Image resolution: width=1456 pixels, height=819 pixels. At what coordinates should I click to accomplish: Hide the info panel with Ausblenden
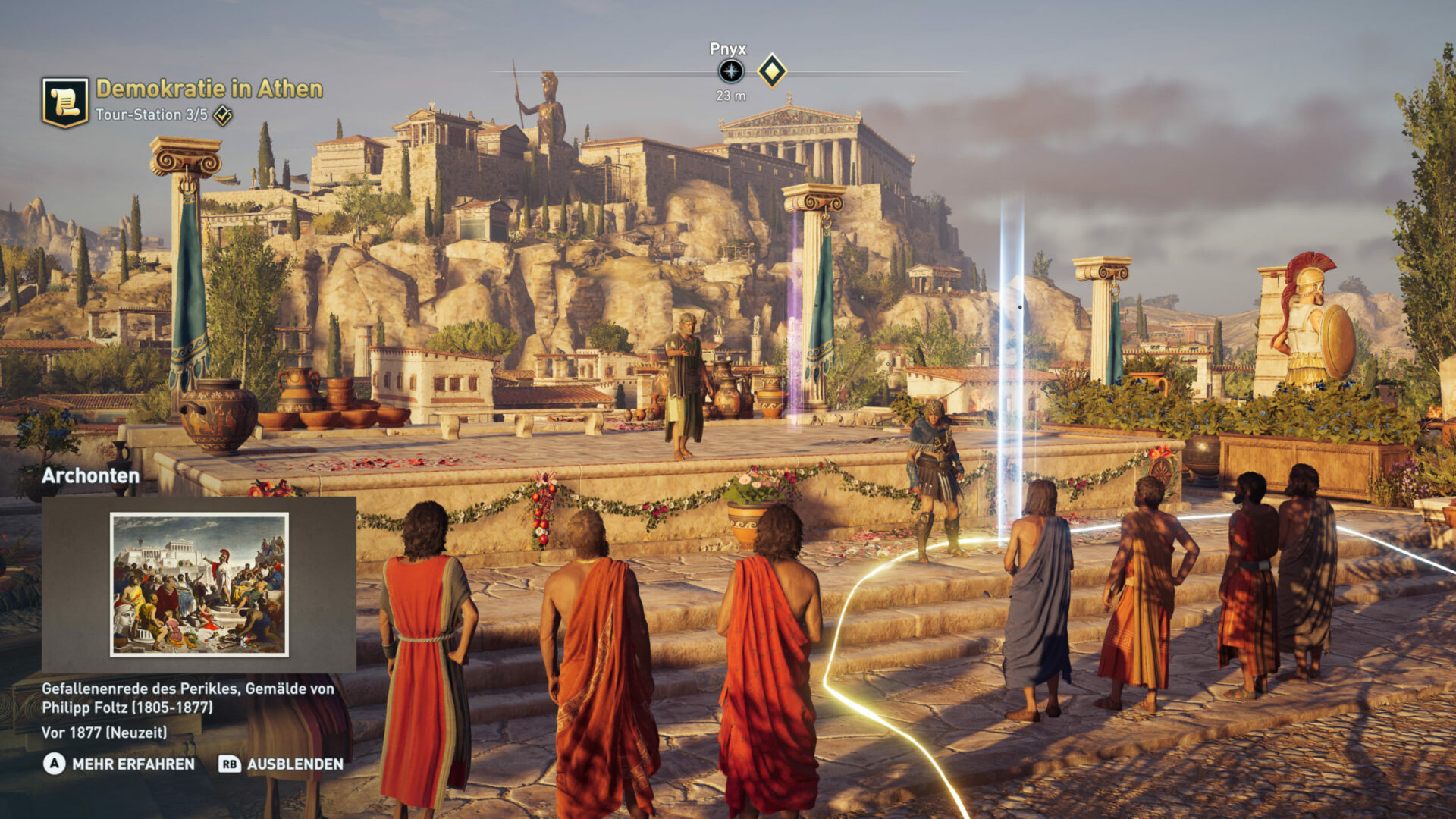pos(281,764)
